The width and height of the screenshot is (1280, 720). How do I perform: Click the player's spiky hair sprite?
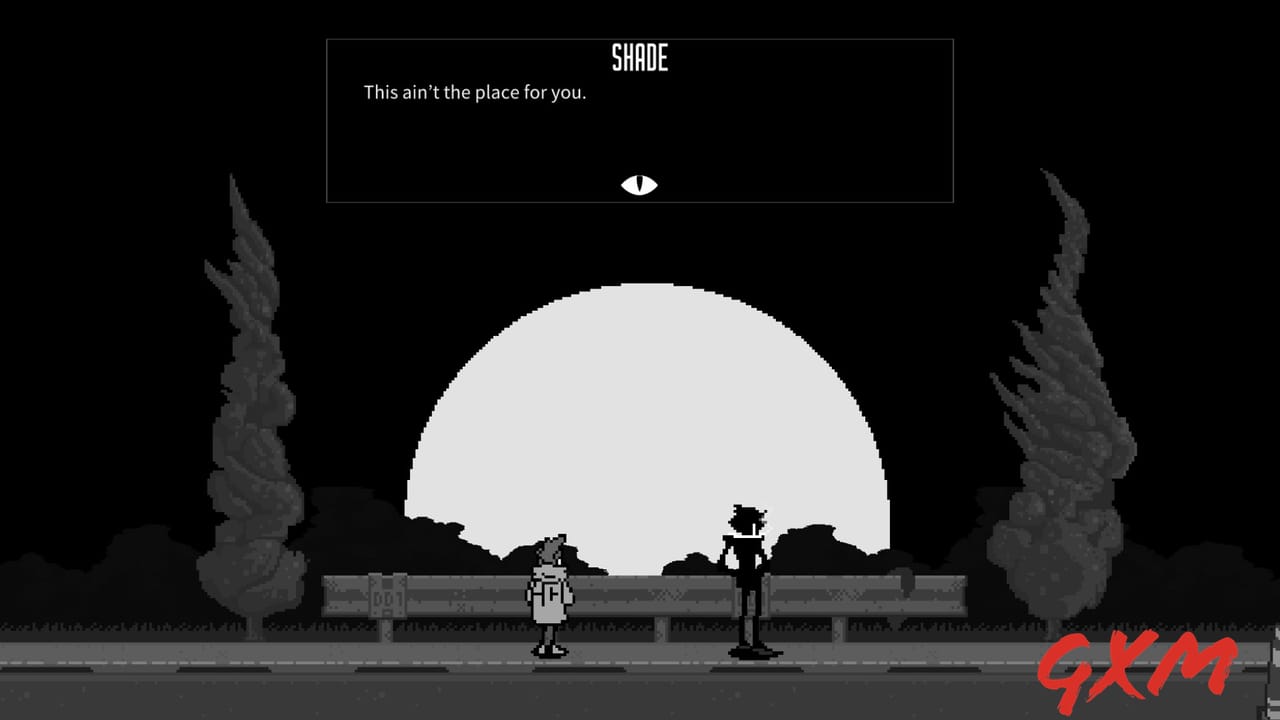(550, 545)
